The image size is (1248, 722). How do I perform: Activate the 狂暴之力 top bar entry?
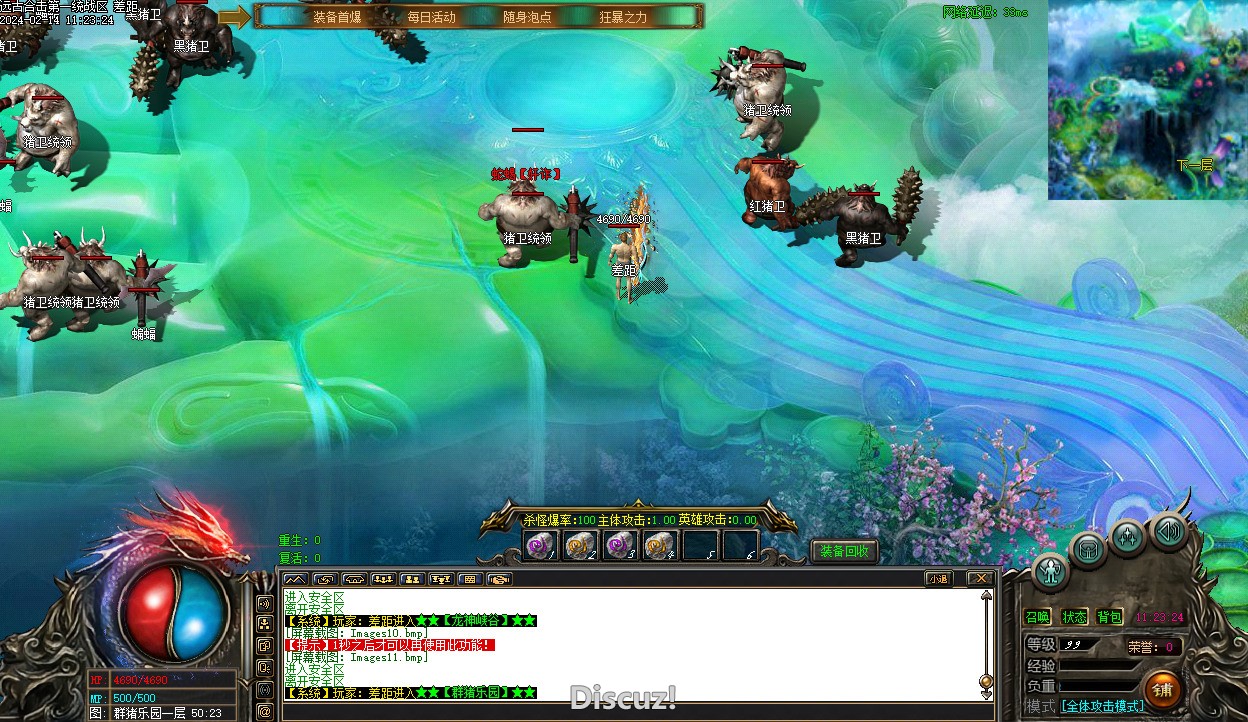(623, 17)
